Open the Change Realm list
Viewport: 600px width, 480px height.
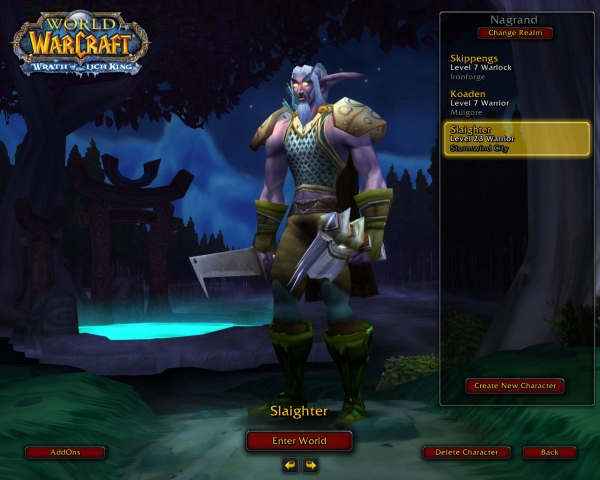(x=515, y=33)
